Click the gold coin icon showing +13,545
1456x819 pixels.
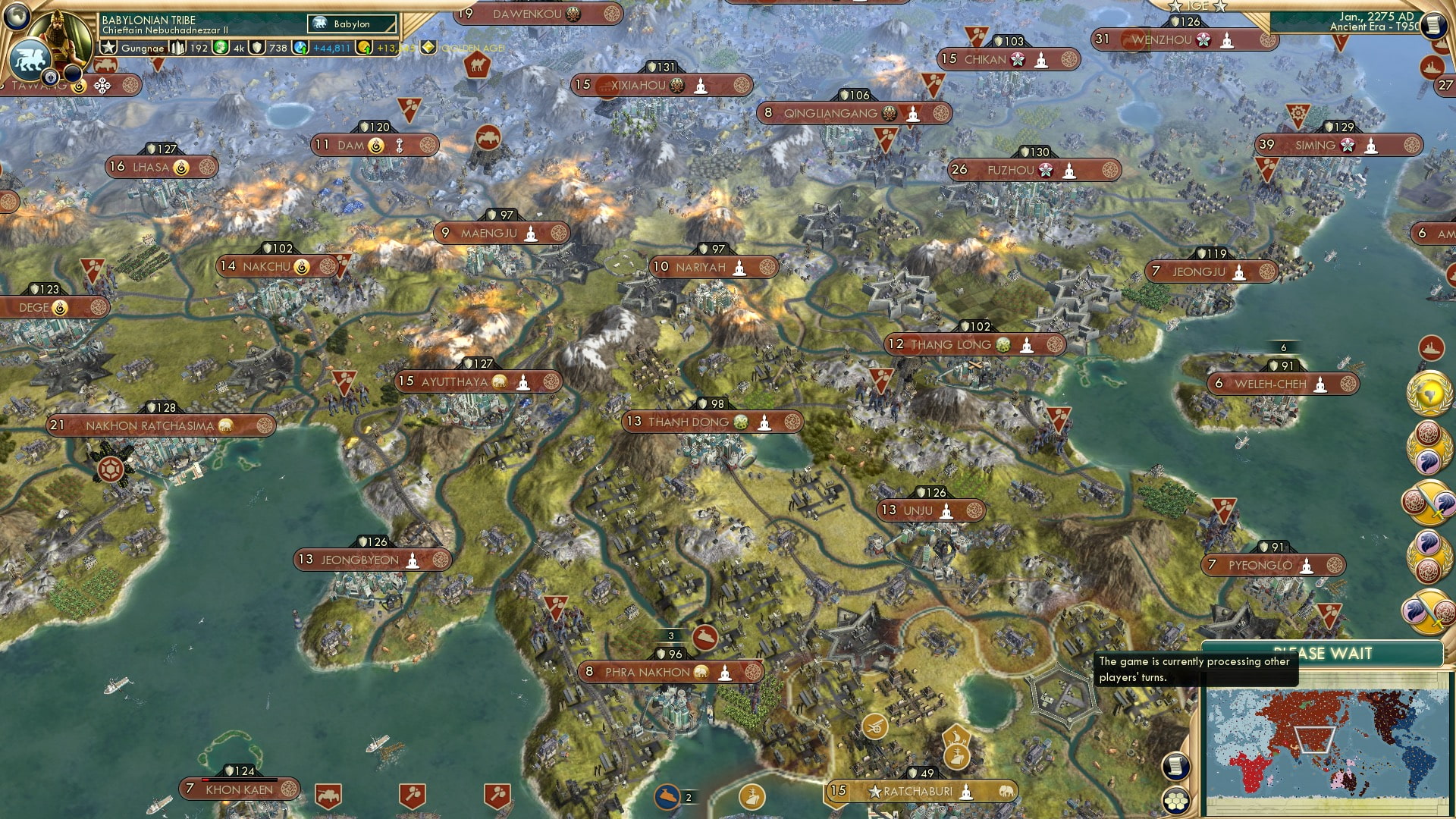point(366,48)
